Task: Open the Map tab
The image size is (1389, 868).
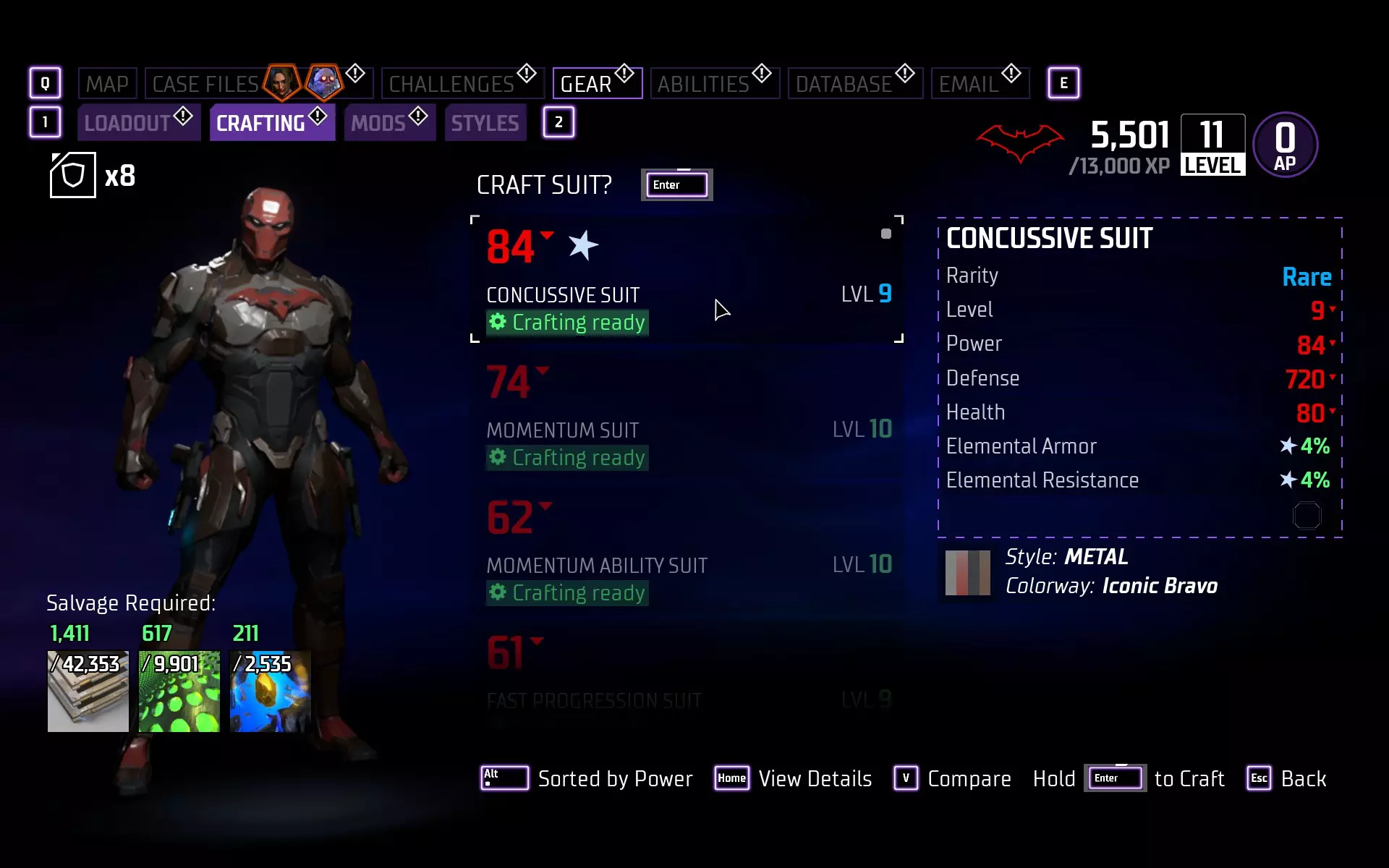Action: point(107,84)
